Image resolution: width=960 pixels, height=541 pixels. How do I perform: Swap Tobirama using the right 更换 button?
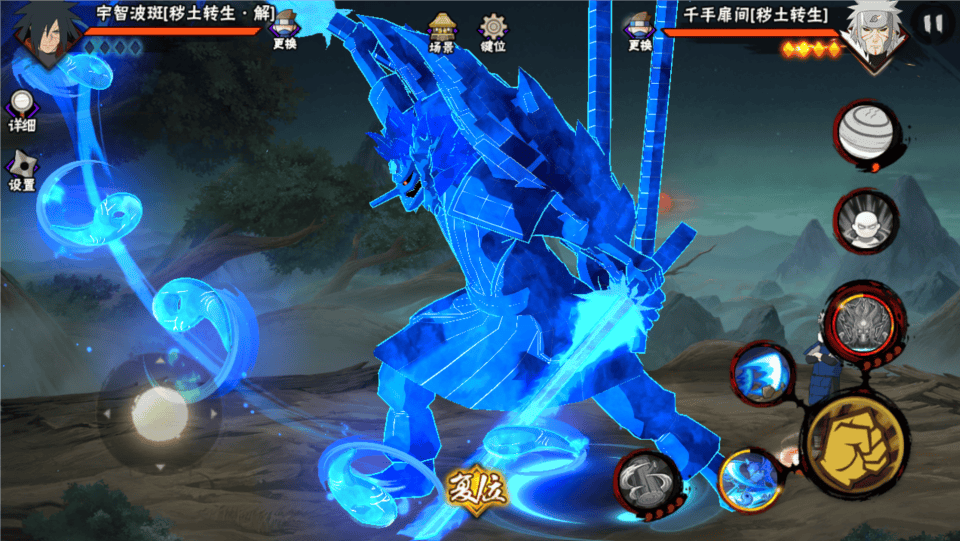[640, 30]
